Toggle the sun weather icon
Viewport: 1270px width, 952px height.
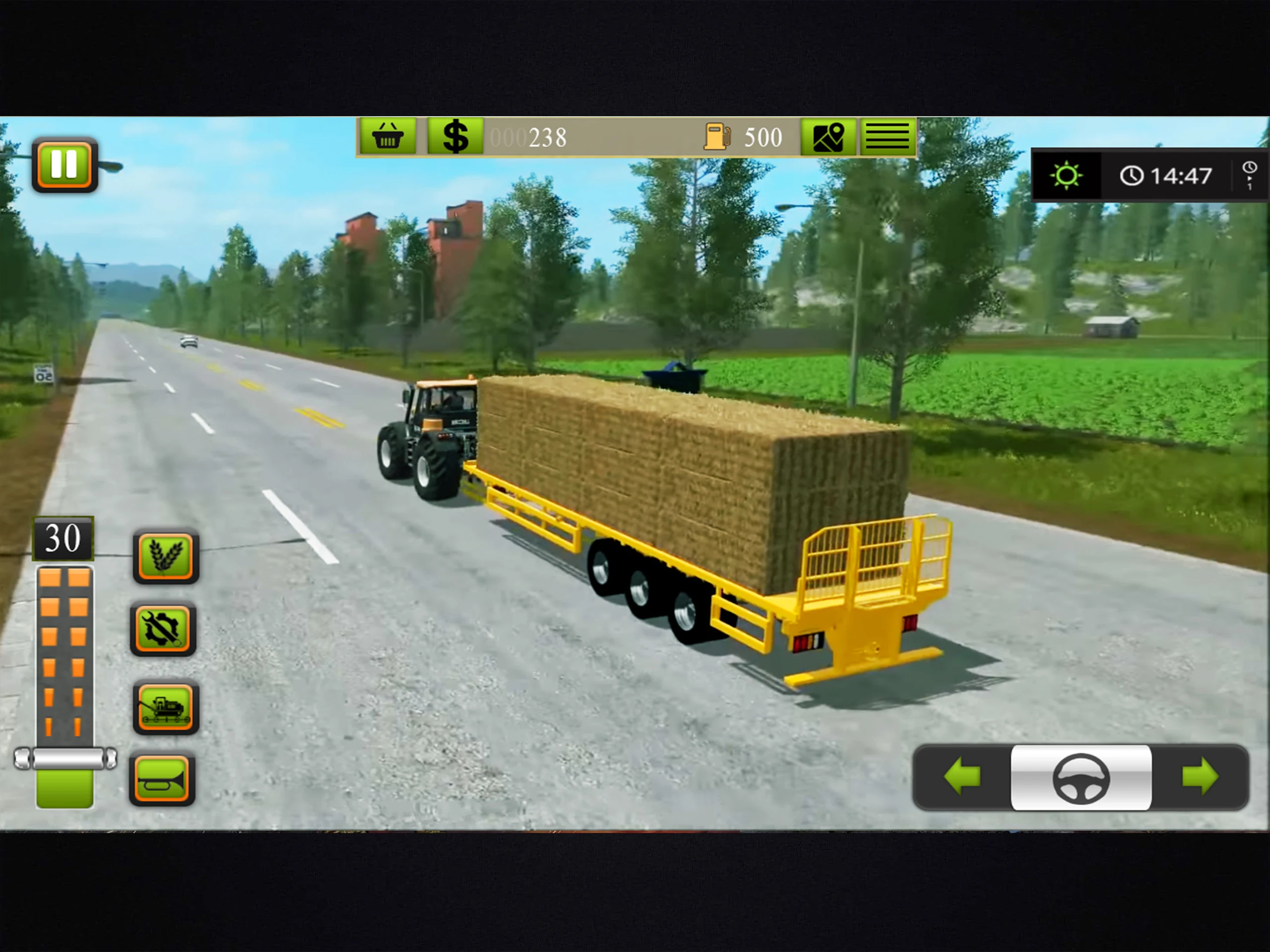click(x=1066, y=175)
